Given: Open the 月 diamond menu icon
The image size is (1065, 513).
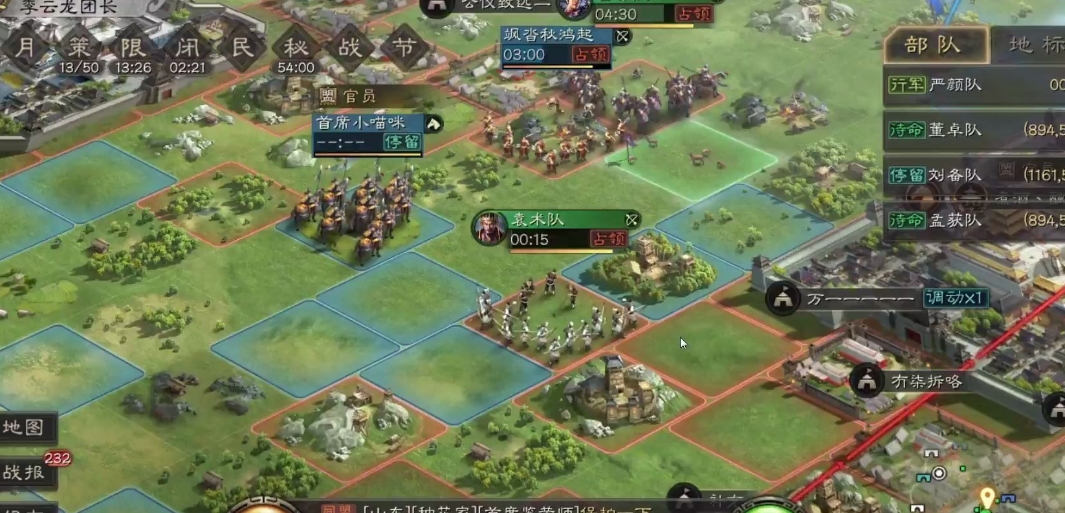Looking at the screenshot, I should tap(27, 48).
